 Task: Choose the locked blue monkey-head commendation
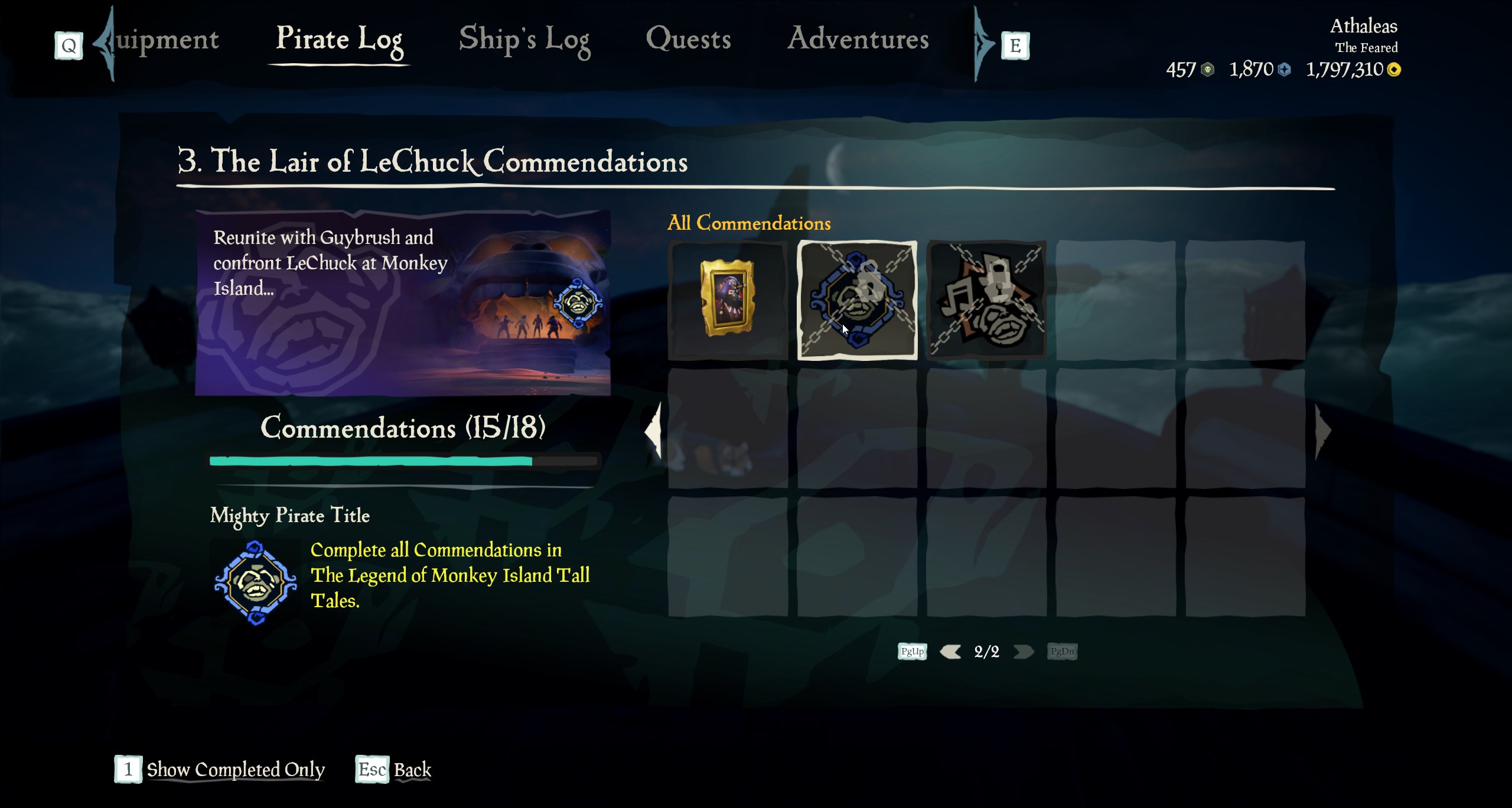(x=857, y=299)
